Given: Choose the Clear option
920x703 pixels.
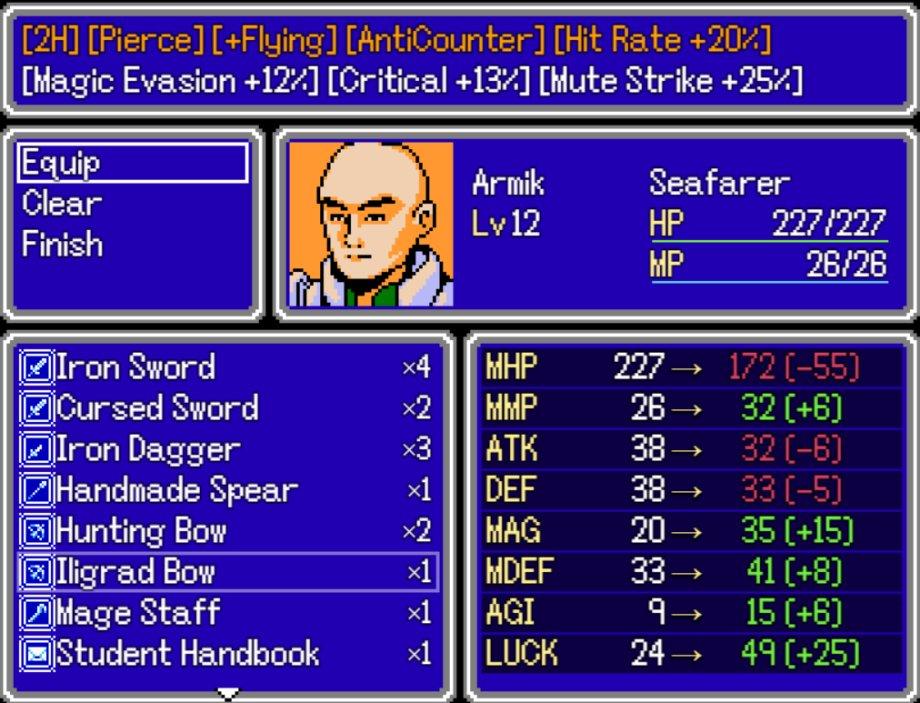Looking at the screenshot, I should point(62,204).
